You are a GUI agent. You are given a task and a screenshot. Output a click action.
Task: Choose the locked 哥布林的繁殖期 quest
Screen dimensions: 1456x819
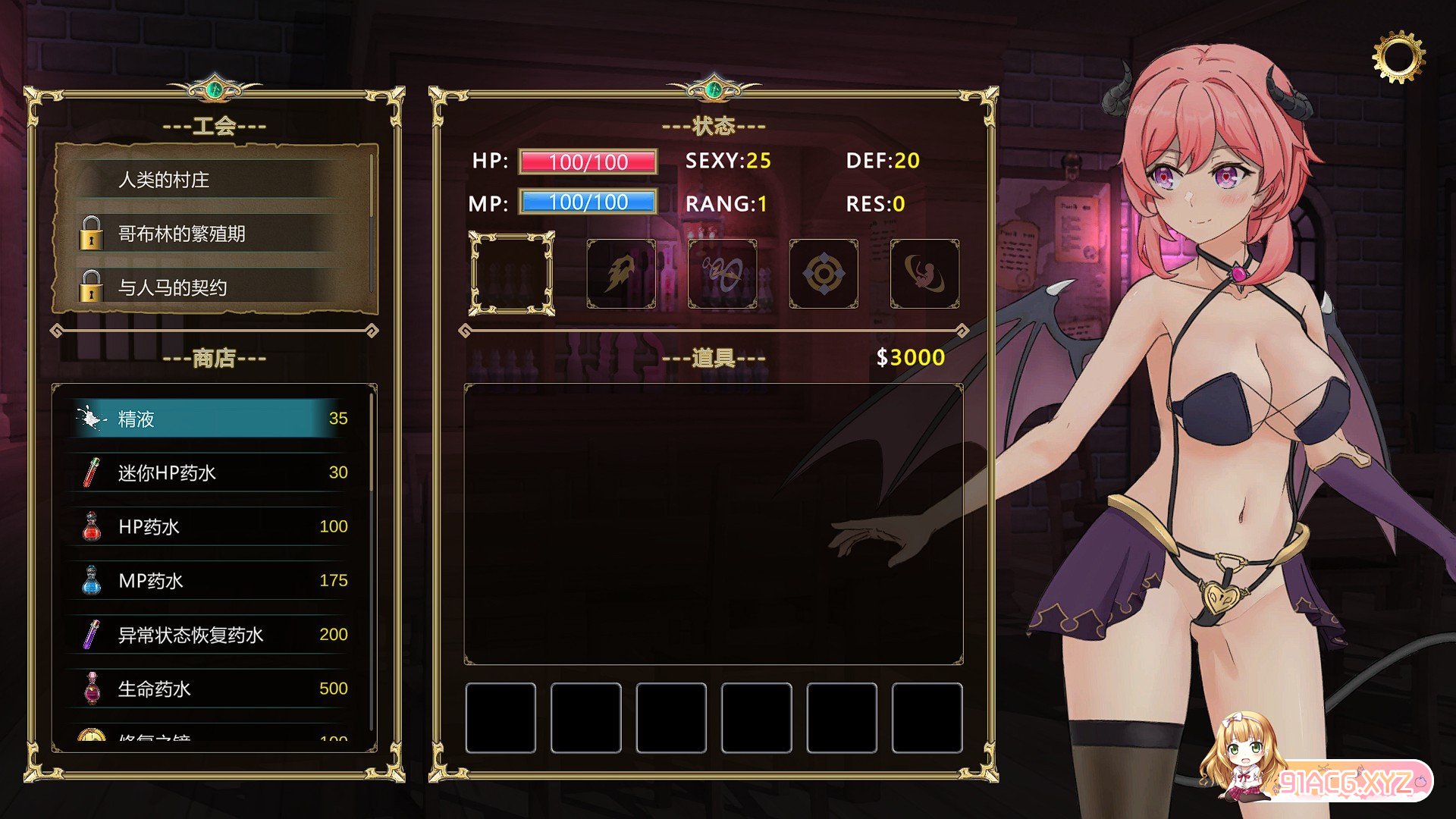215,234
